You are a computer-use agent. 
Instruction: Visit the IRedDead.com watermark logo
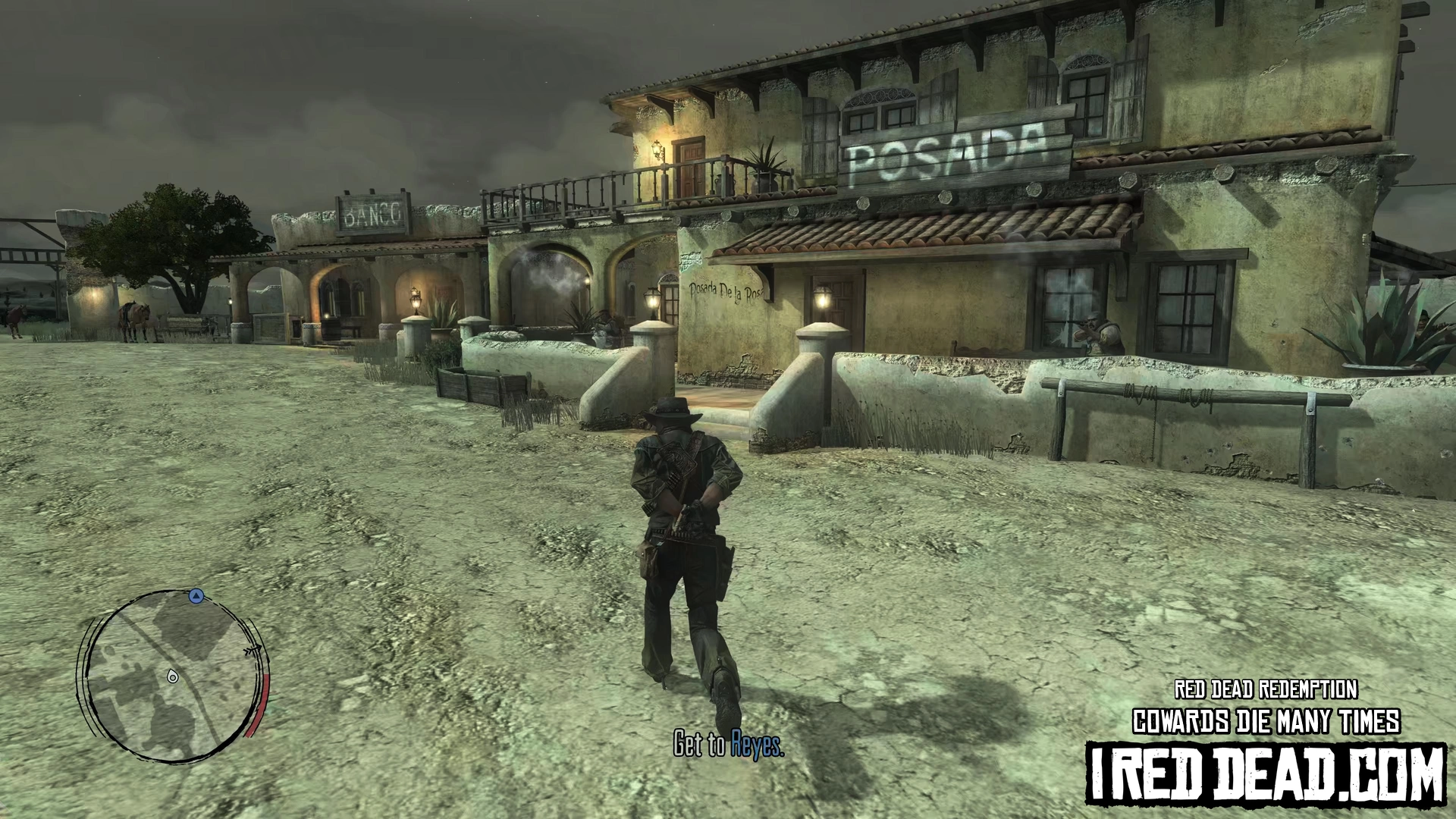(x=1265, y=772)
